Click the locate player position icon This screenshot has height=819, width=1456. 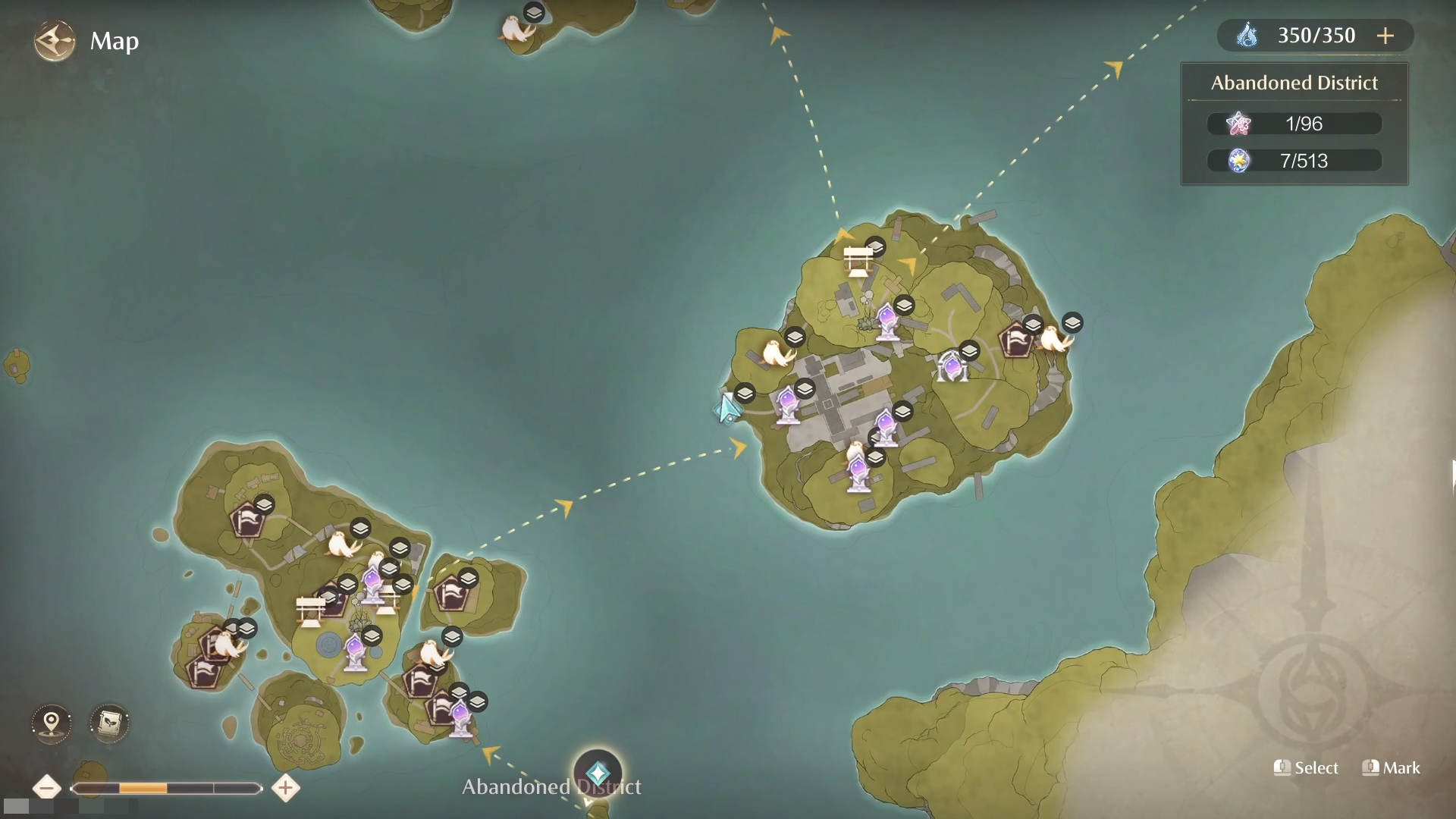pyautogui.click(x=50, y=723)
